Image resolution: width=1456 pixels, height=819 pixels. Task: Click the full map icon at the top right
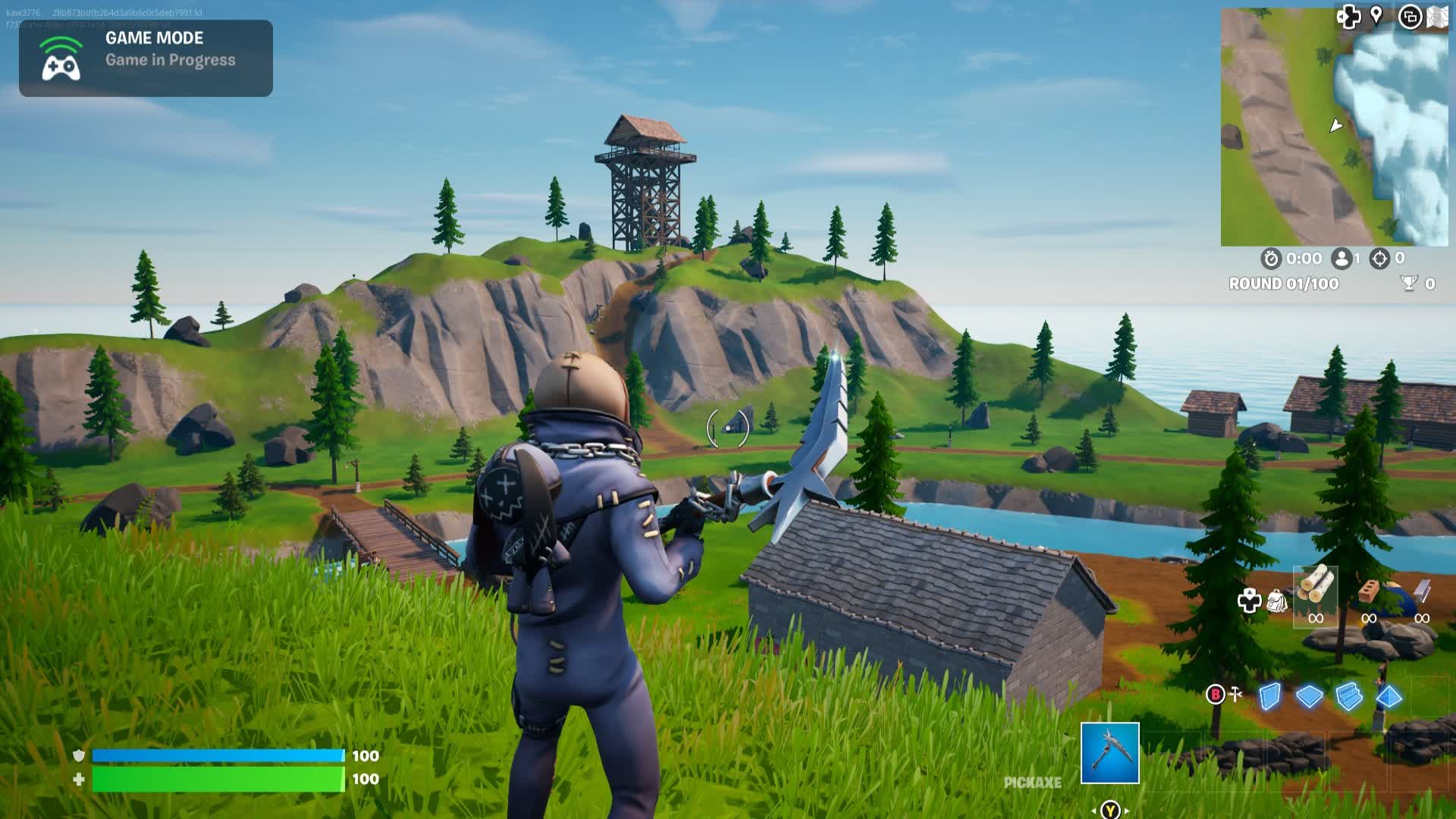[x=1437, y=16]
